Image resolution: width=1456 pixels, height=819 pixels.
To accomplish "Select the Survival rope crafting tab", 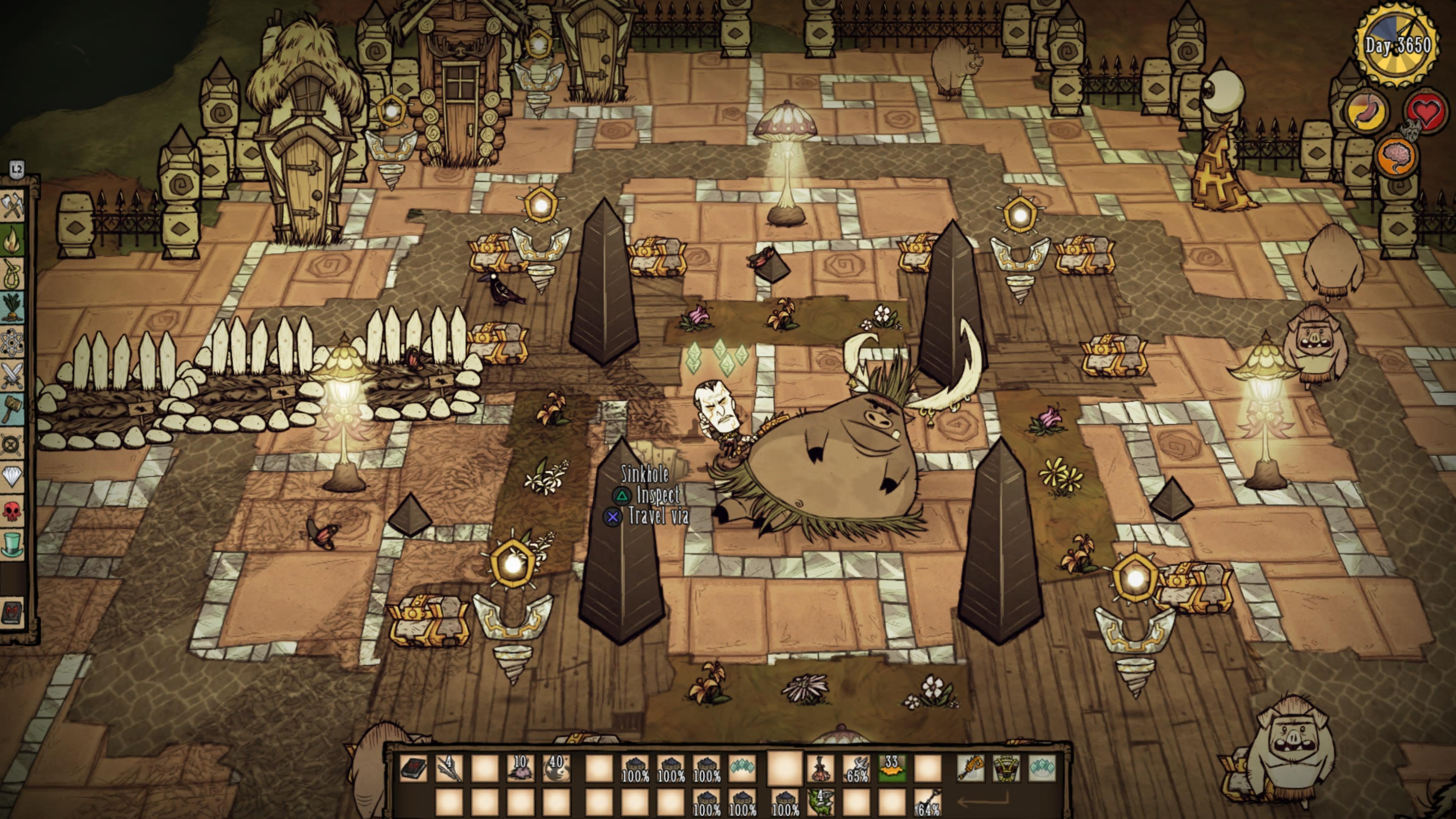I will pos(13,275).
